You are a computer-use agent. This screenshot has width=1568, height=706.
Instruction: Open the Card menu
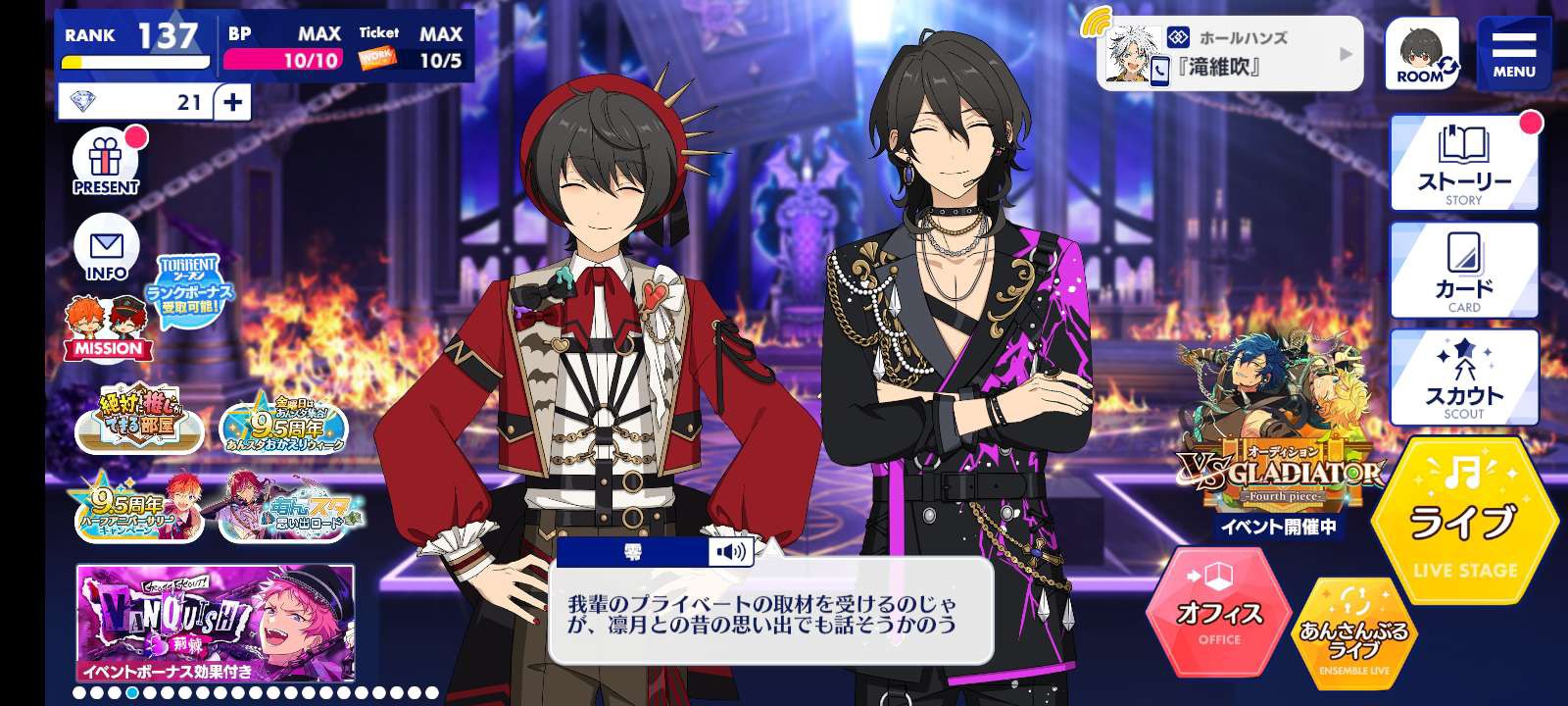pos(1464,272)
